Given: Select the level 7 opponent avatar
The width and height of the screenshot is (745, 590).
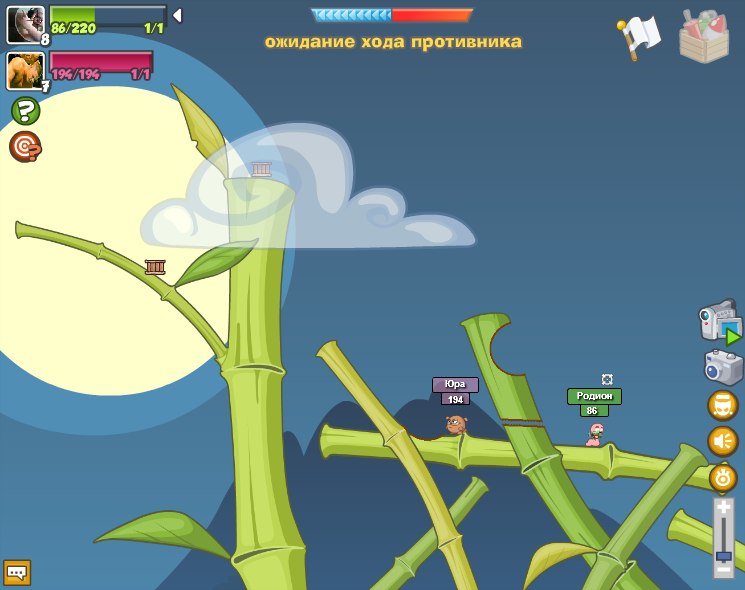Looking at the screenshot, I should [x=25, y=70].
